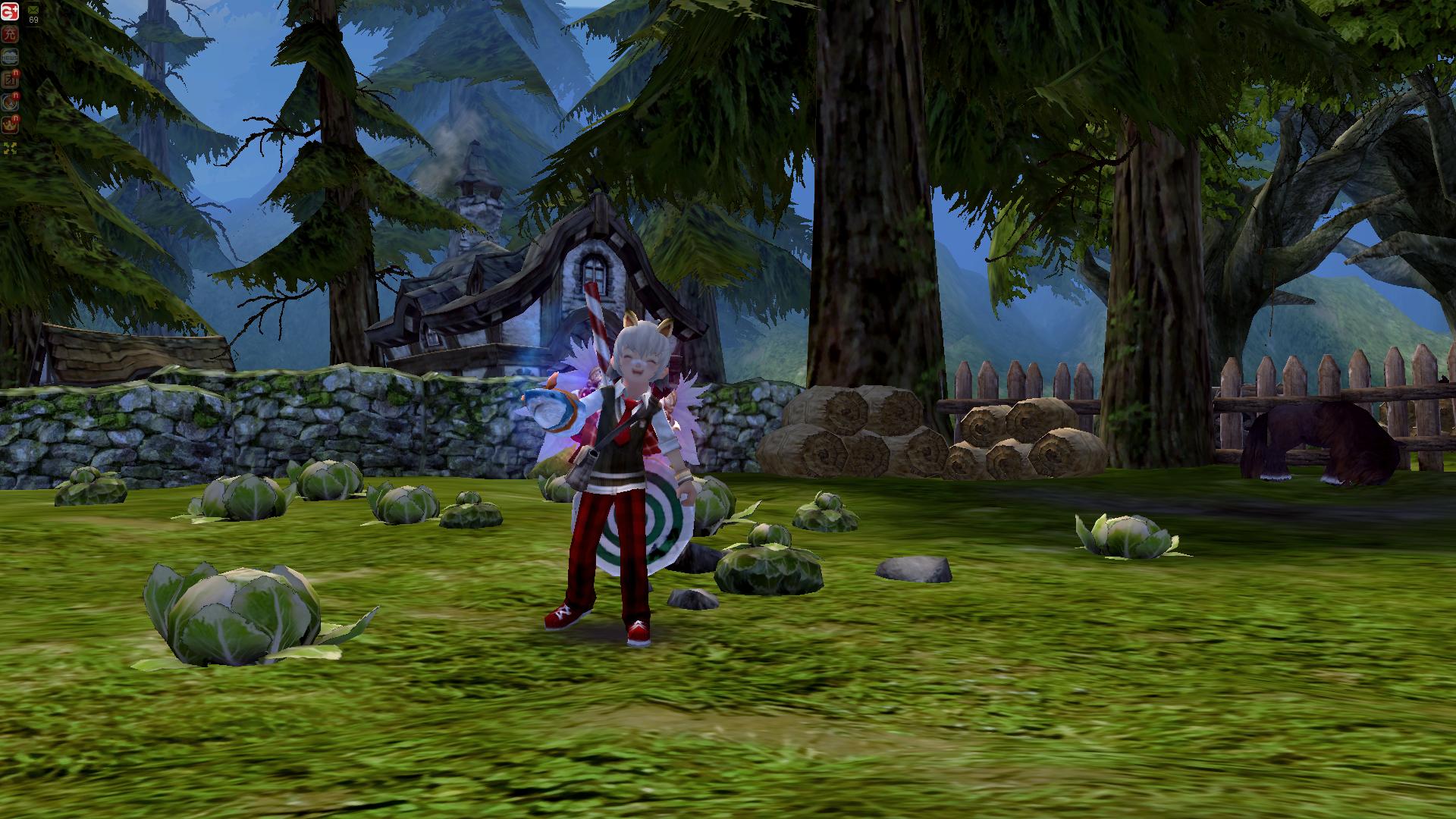Open the red G+ launcher icon
Screen dimensions: 1456x819
click(x=10, y=11)
